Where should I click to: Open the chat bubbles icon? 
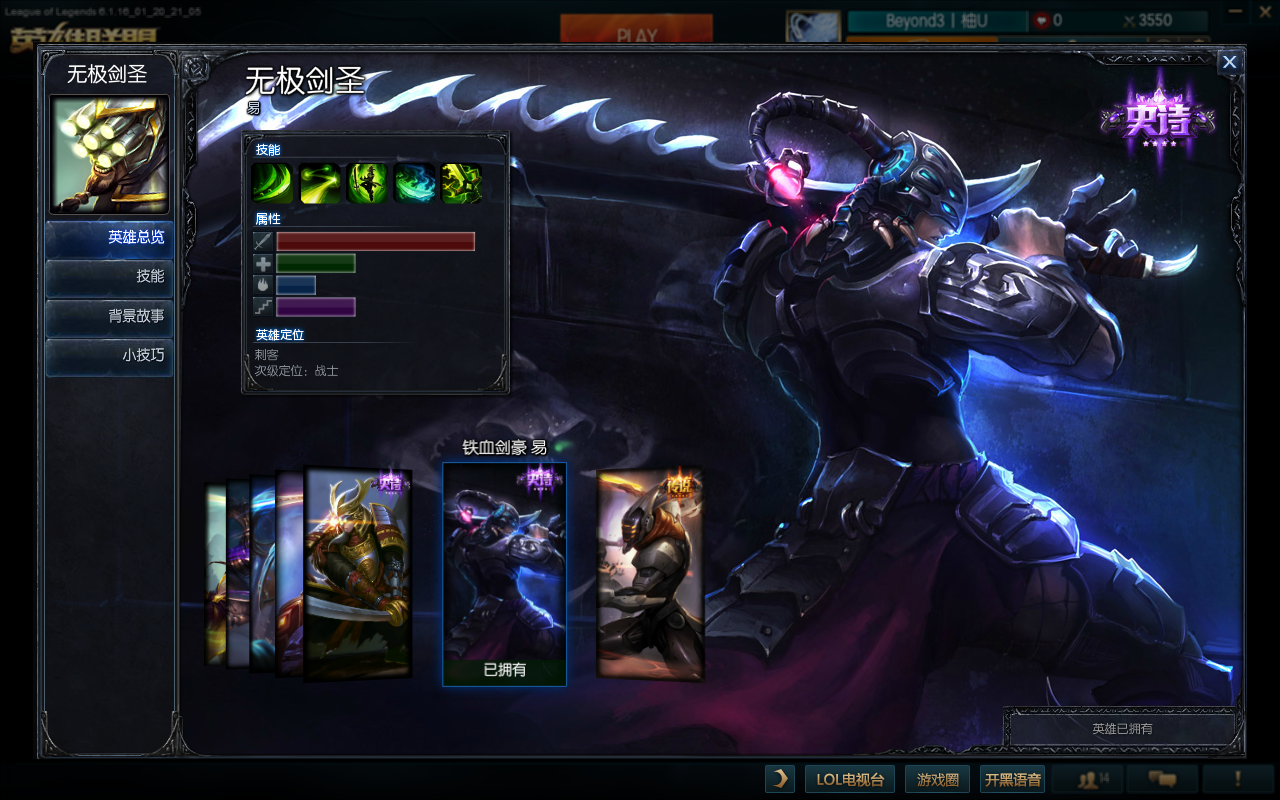(x=1161, y=780)
